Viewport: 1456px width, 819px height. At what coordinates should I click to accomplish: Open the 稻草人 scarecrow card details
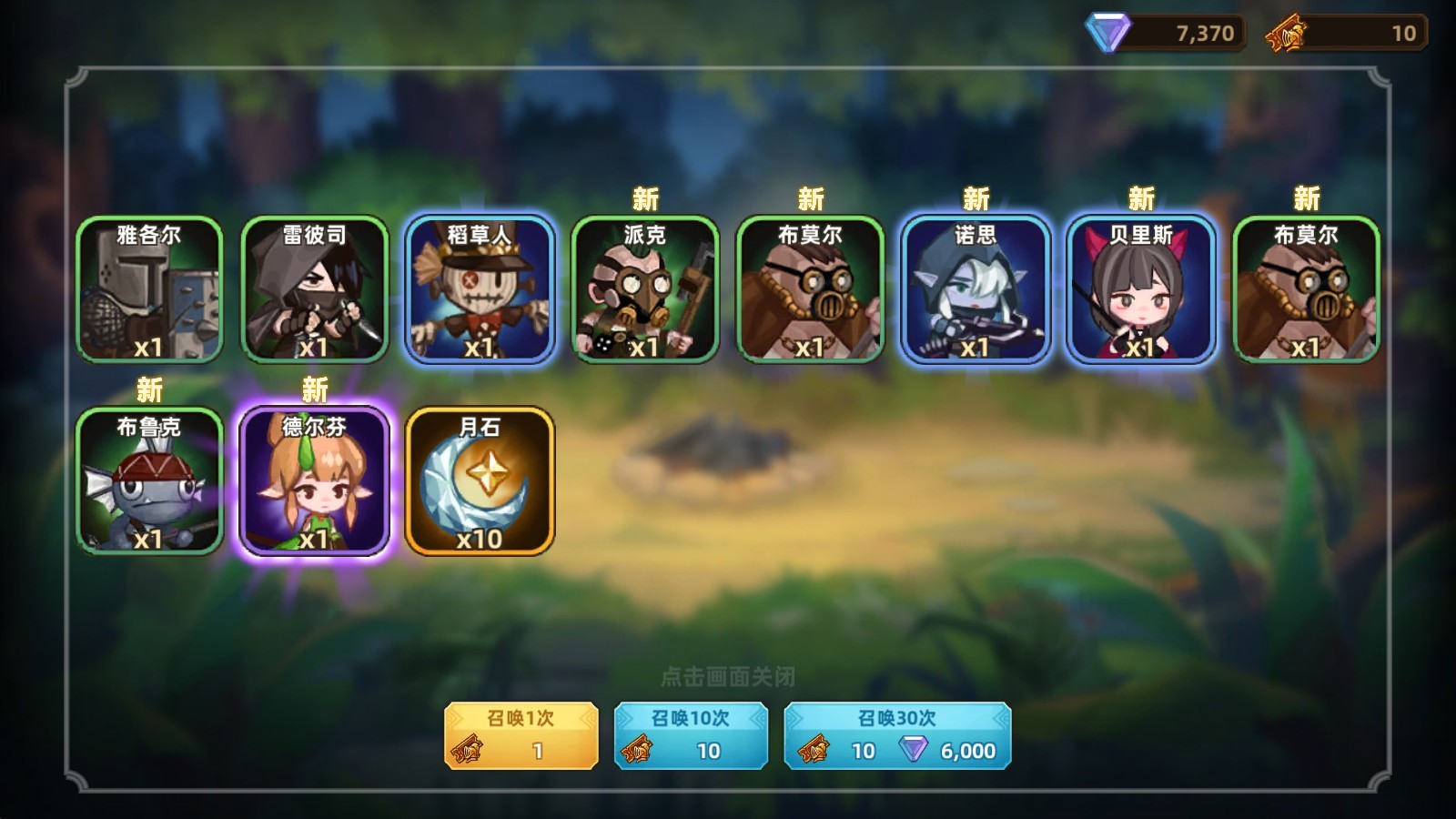(481, 289)
